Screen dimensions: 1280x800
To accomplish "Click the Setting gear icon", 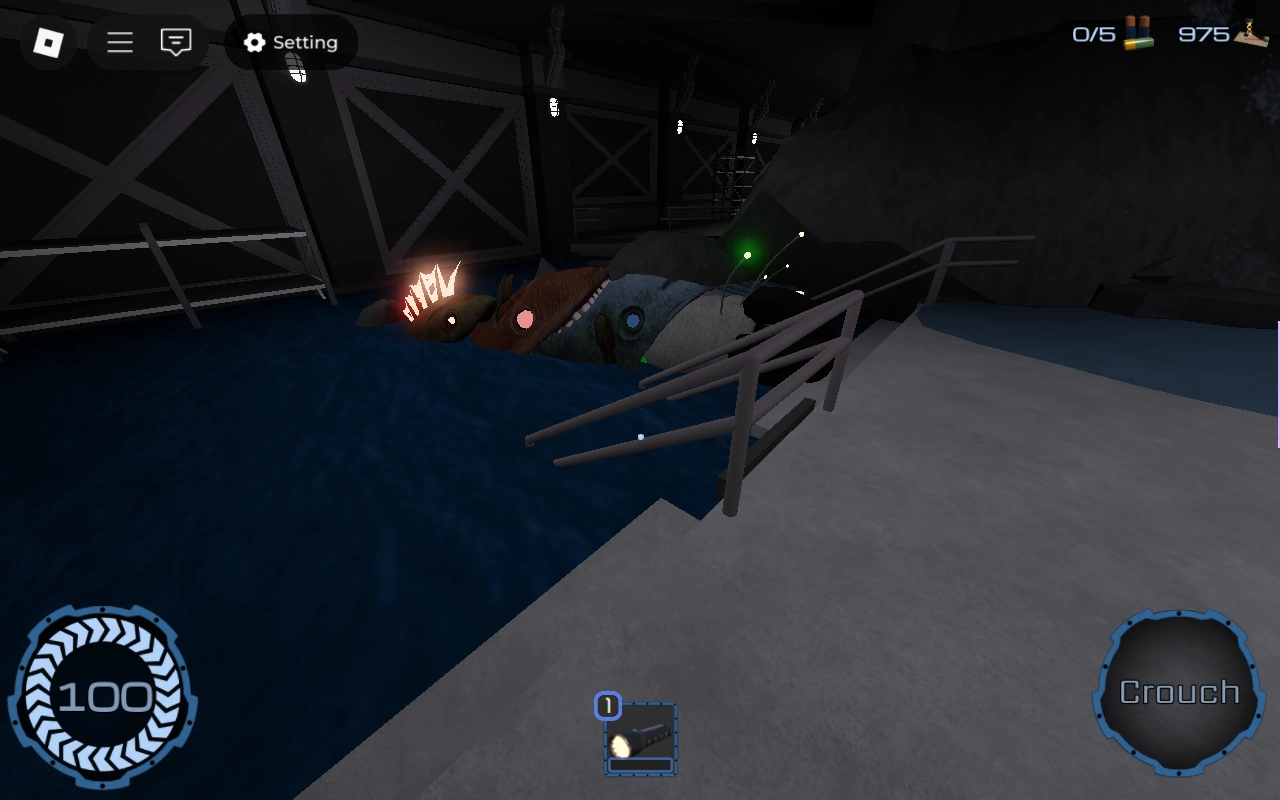I will tap(255, 43).
